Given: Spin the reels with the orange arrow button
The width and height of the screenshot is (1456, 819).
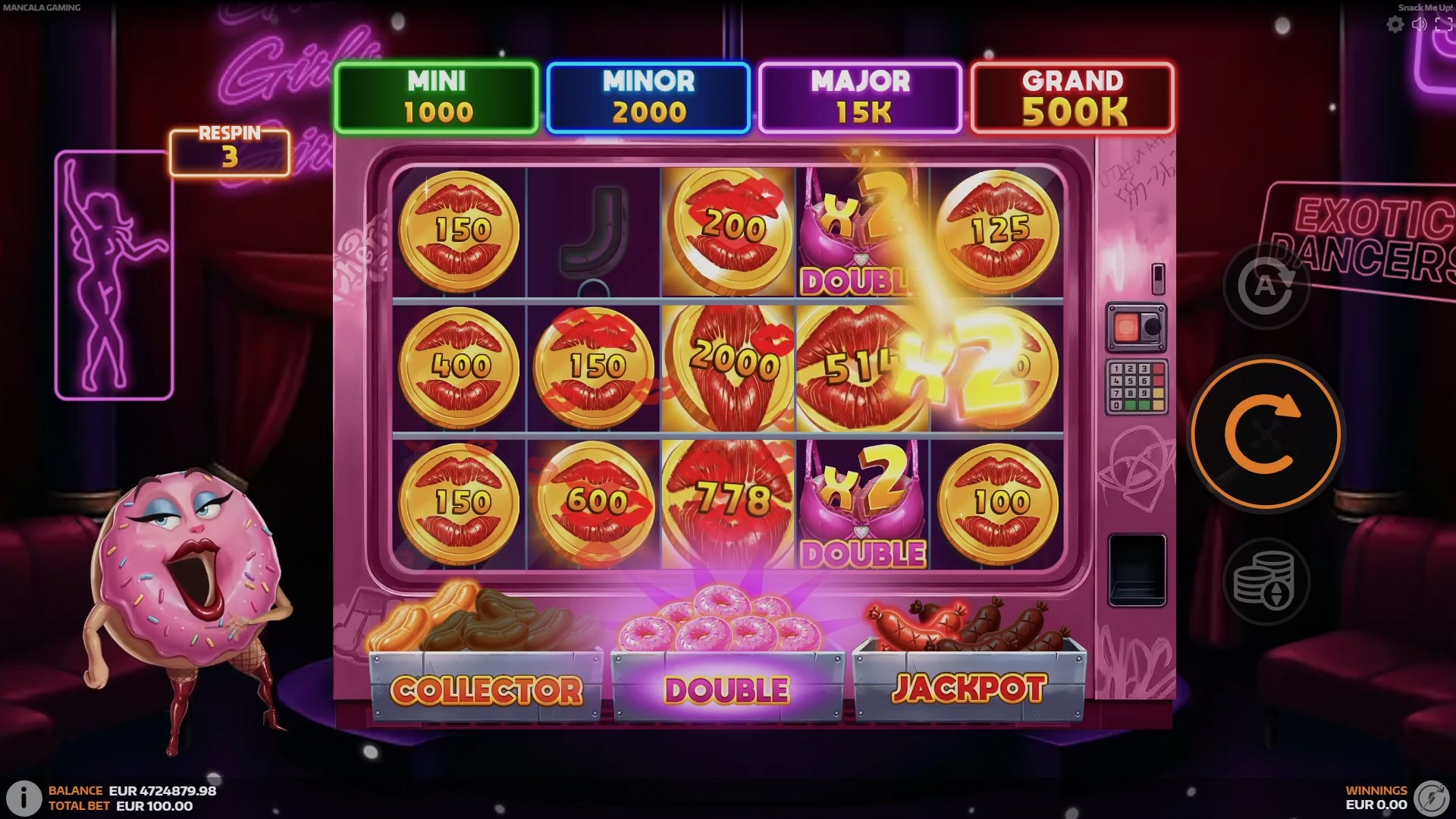Looking at the screenshot, I should pos(1265,435).
